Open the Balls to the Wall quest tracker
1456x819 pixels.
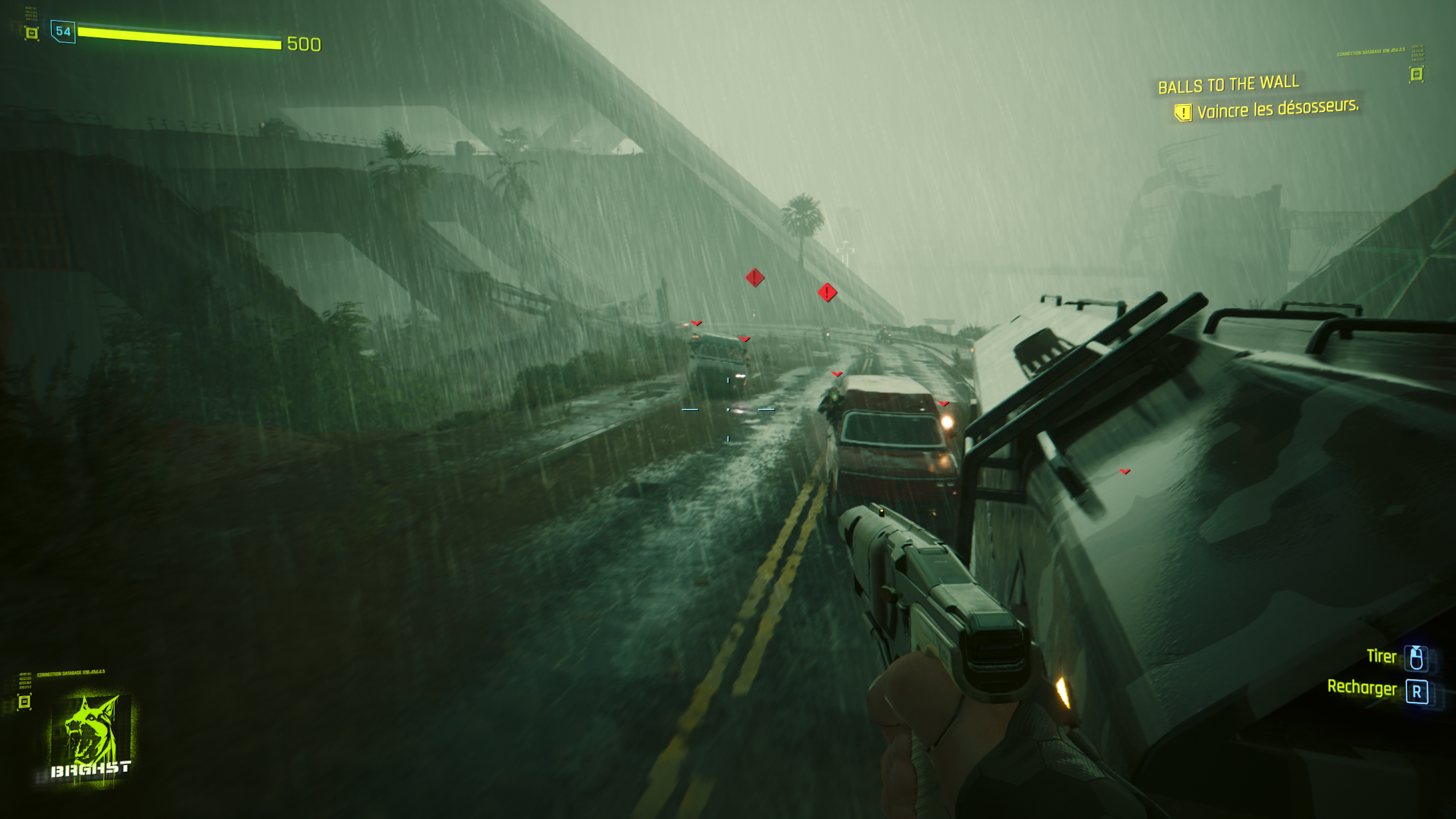tap(1228, 85)
